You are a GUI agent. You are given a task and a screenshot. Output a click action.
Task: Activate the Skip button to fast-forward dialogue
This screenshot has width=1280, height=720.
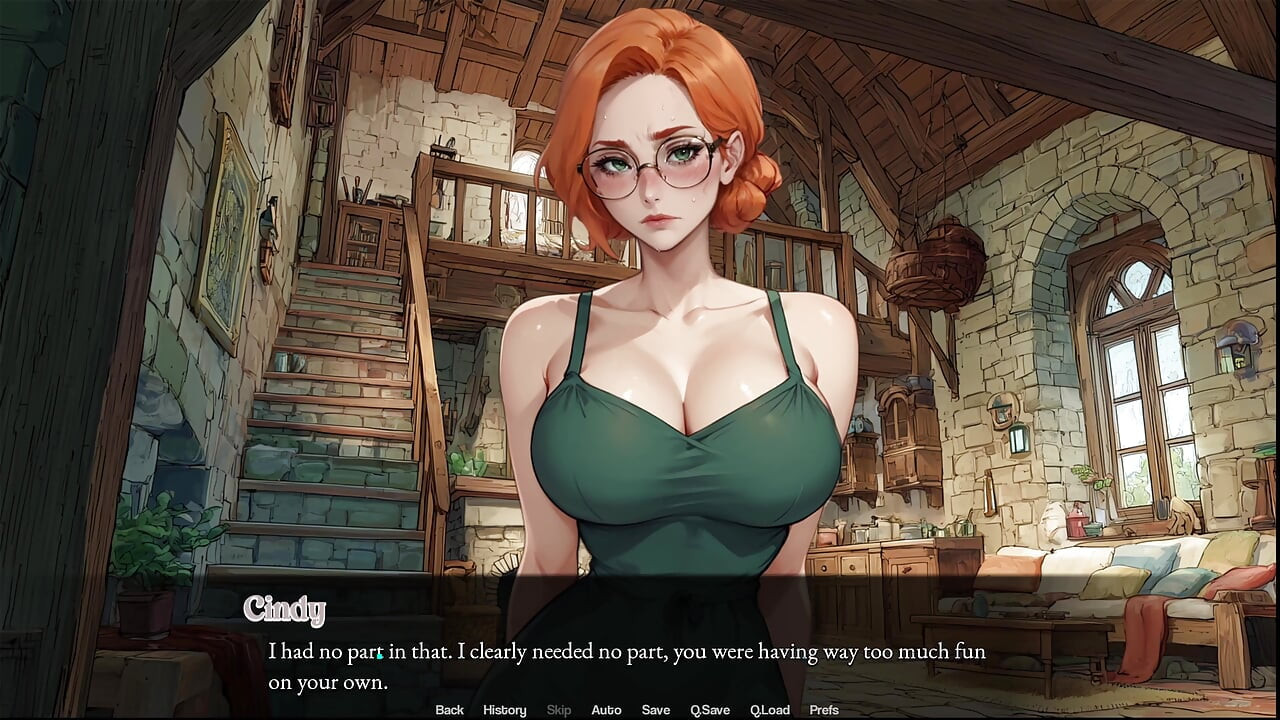point(558,710)
